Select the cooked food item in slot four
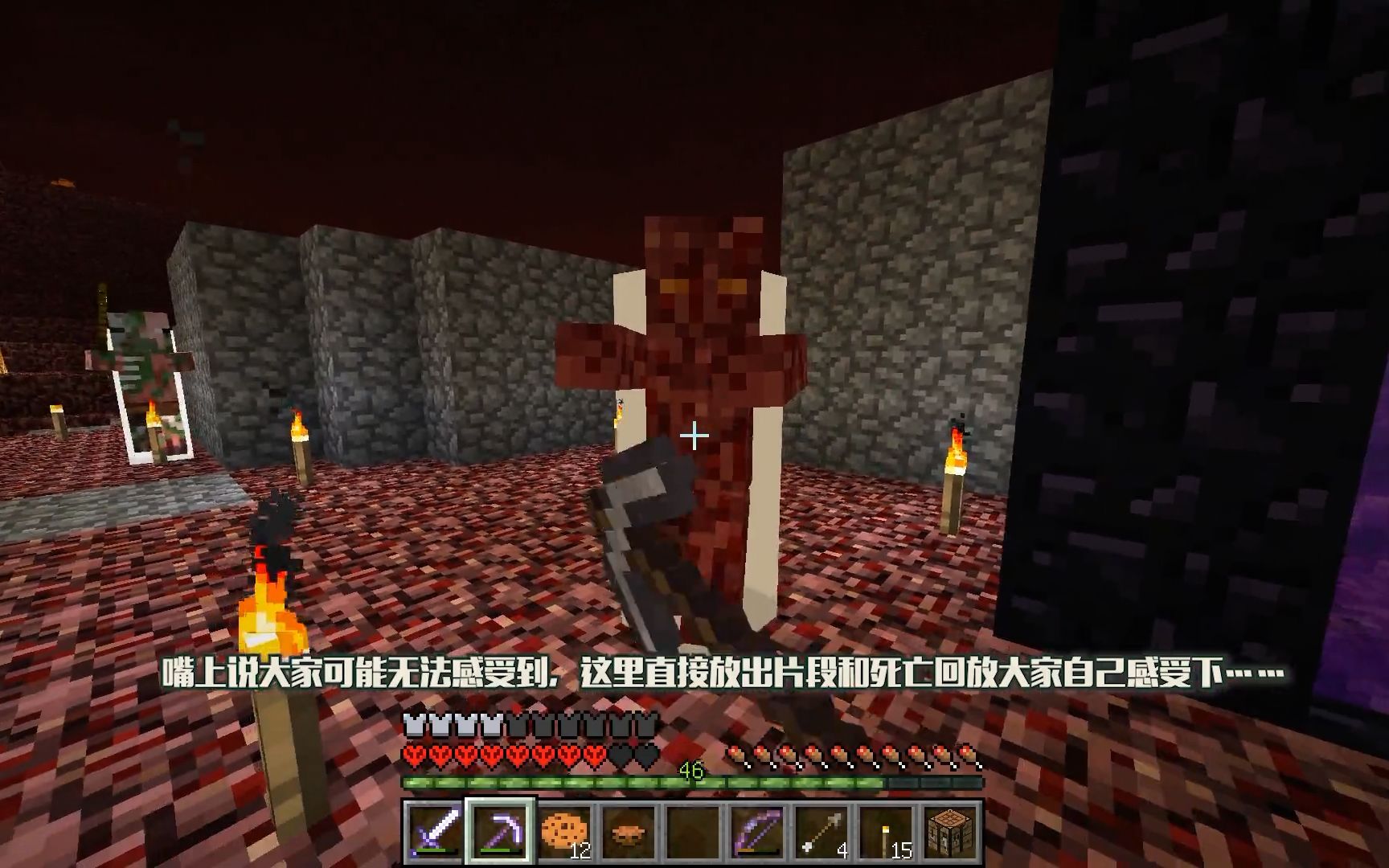Image resolution: width=1389 pixels, height=868 pixels. coord(627,831)
